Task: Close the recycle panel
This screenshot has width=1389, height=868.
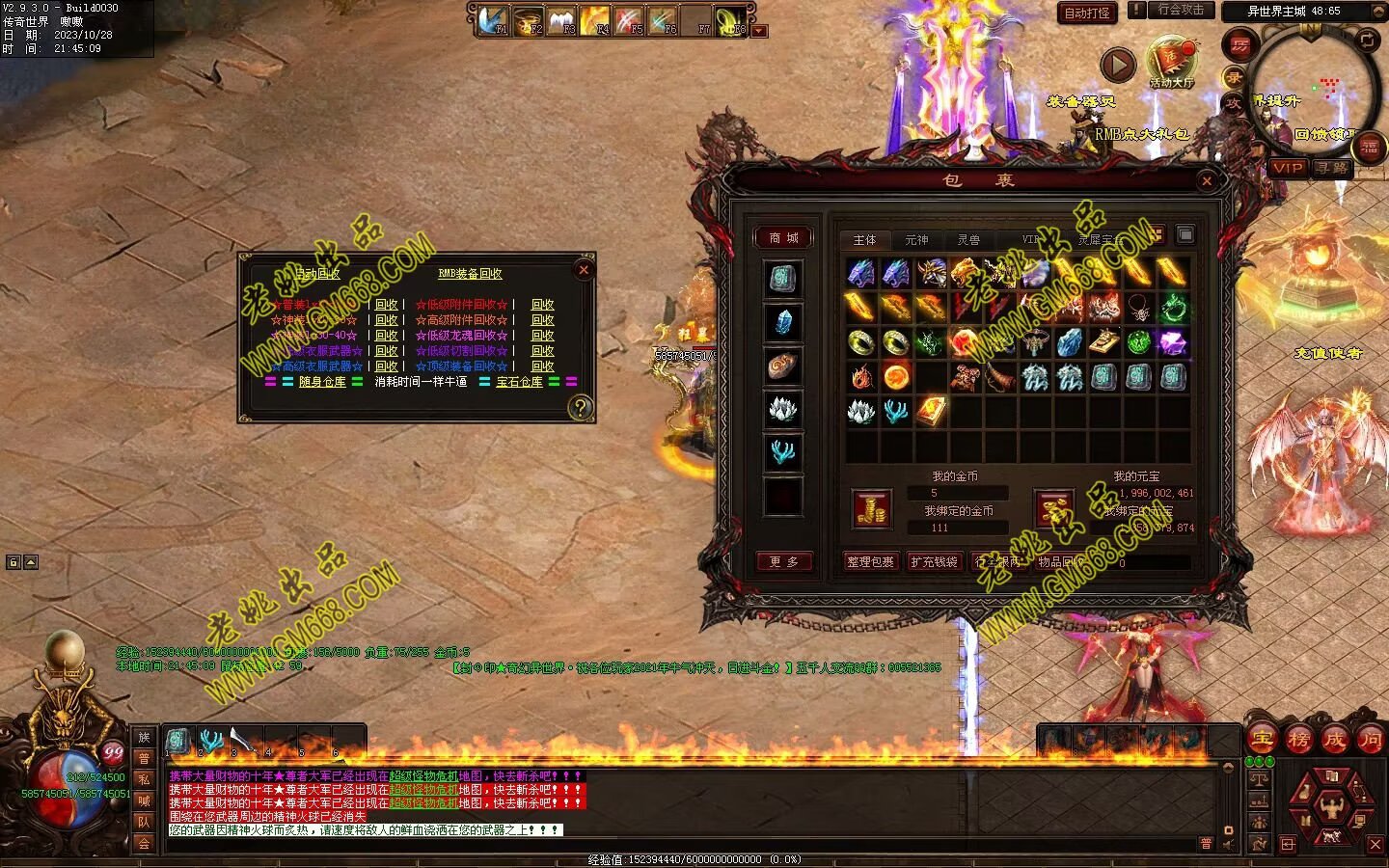Action: coord(583,270)
